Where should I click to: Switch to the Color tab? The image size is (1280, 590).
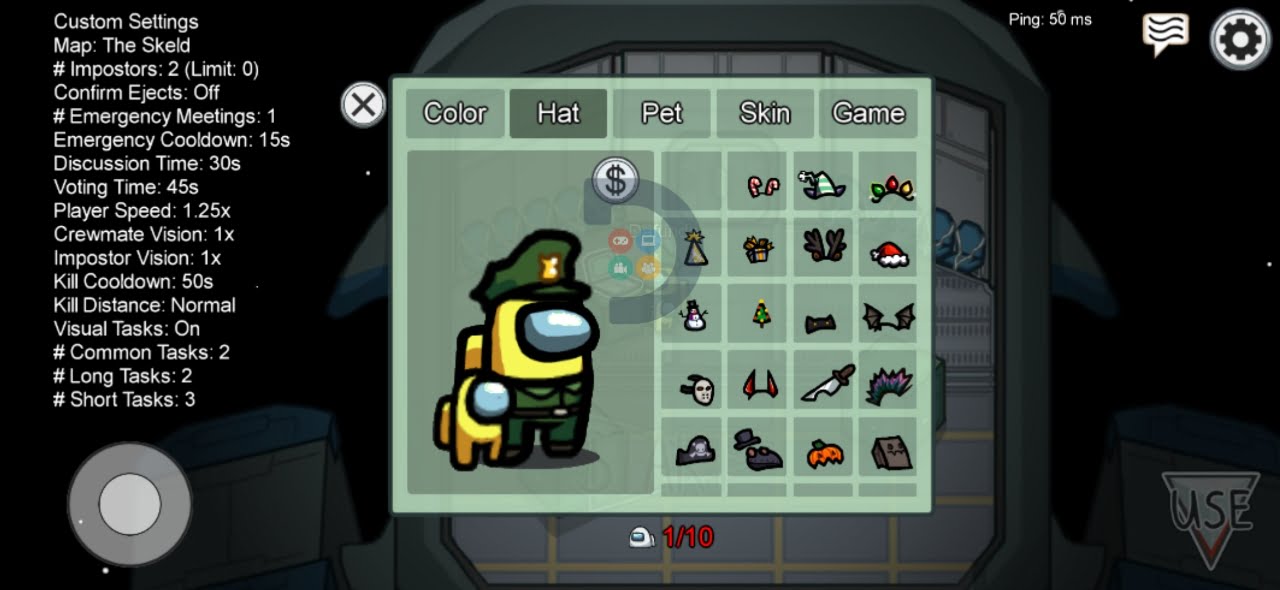pos(455,113)
